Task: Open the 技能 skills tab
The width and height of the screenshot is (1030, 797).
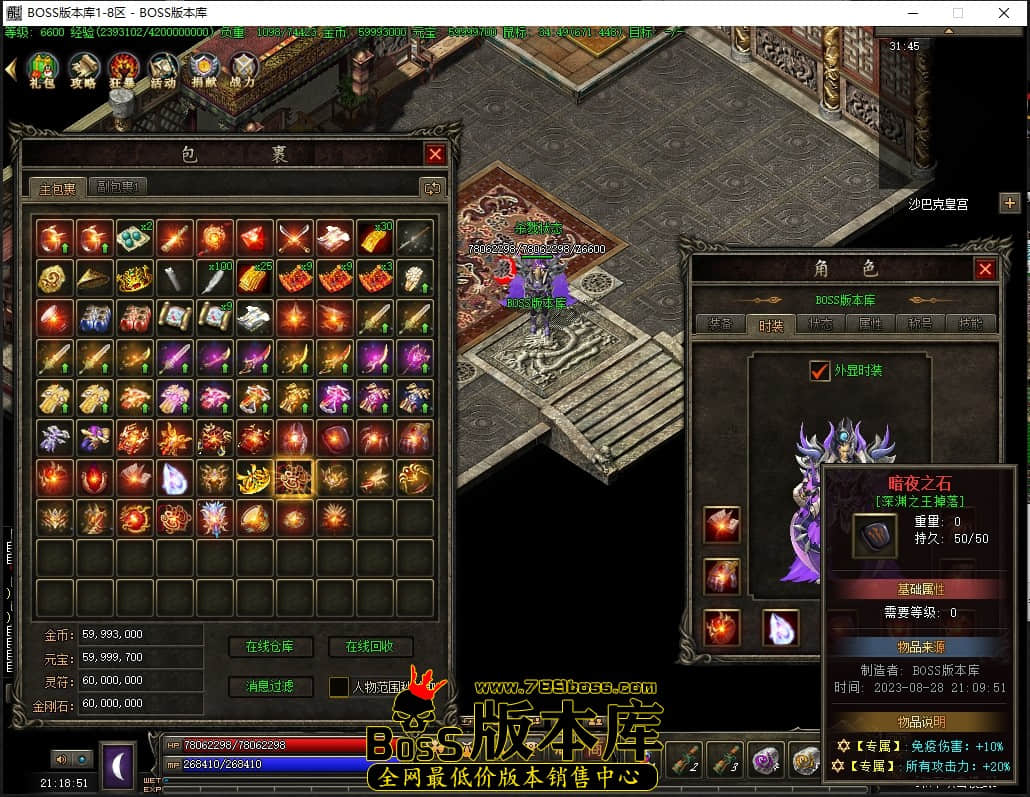Action: click(970, 324)
